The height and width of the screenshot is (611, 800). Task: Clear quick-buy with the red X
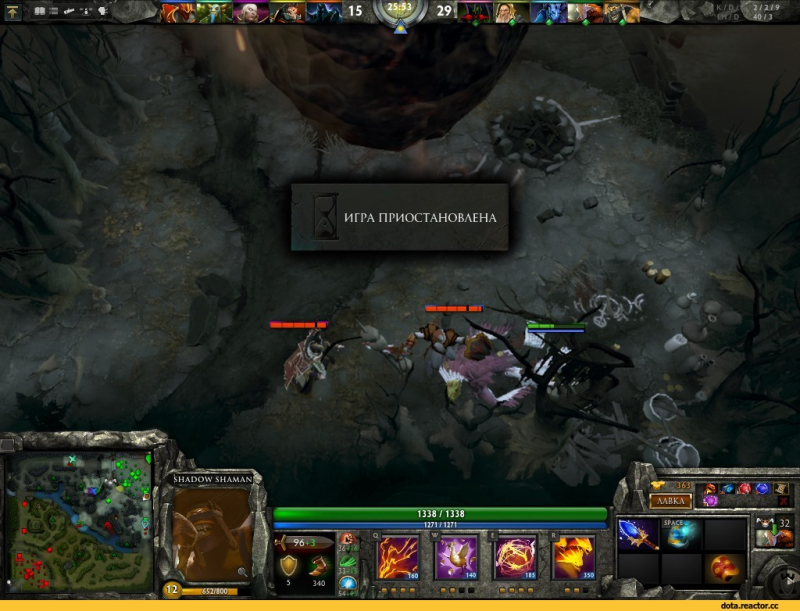(783, 501)
